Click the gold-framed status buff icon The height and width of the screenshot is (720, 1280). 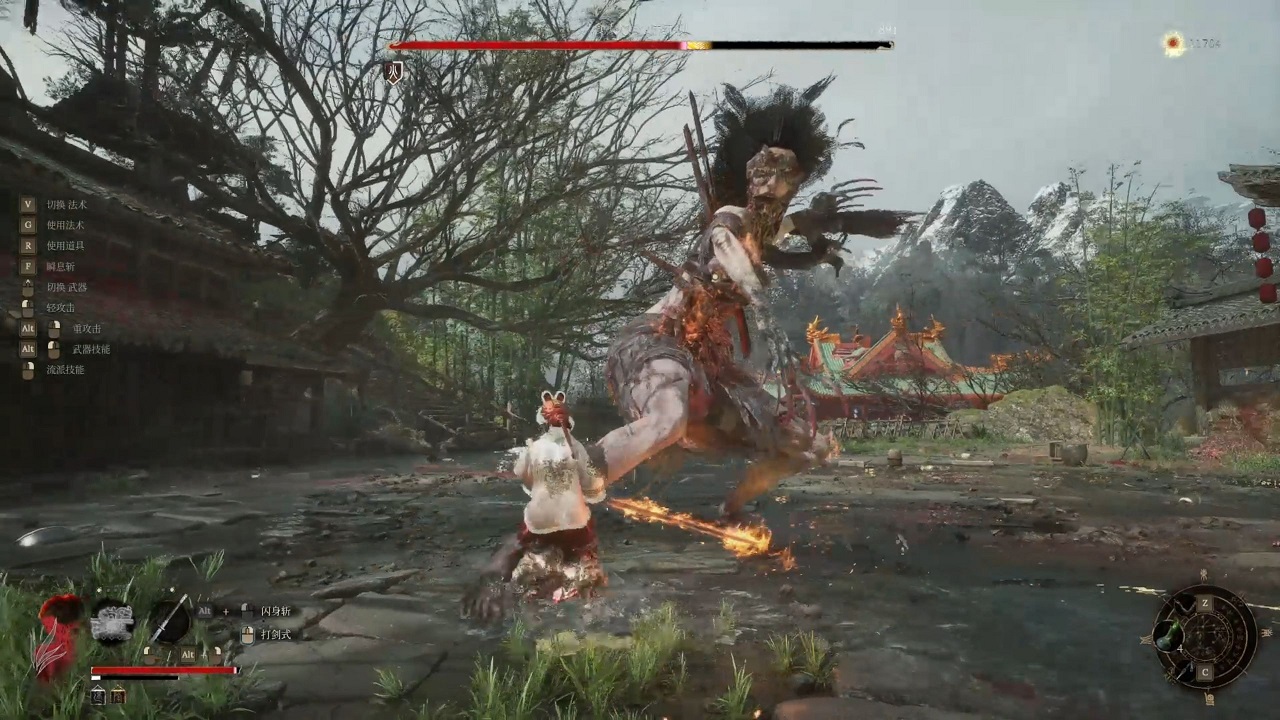click(118, 696)
